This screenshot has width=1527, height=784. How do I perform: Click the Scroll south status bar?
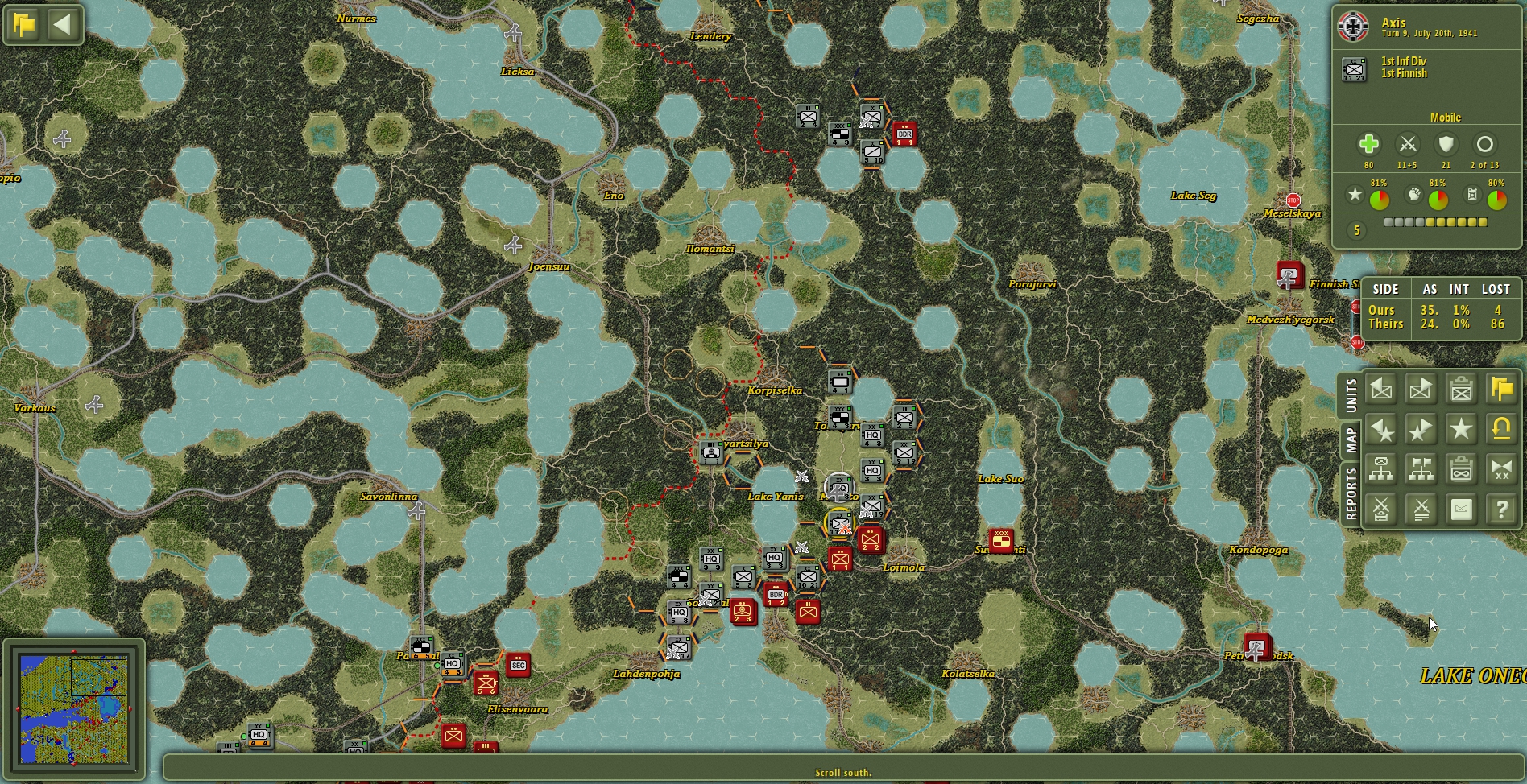coord(844,771)
